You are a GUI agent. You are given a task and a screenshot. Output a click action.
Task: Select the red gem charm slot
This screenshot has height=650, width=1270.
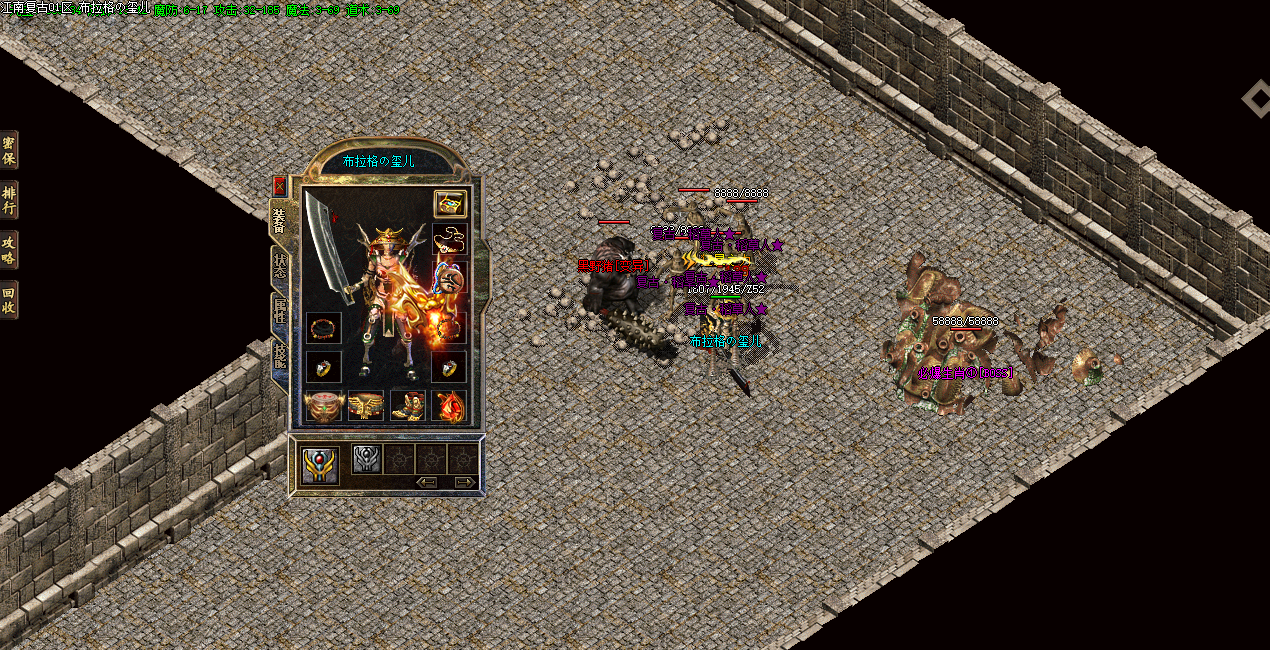(x=449, y=405)
